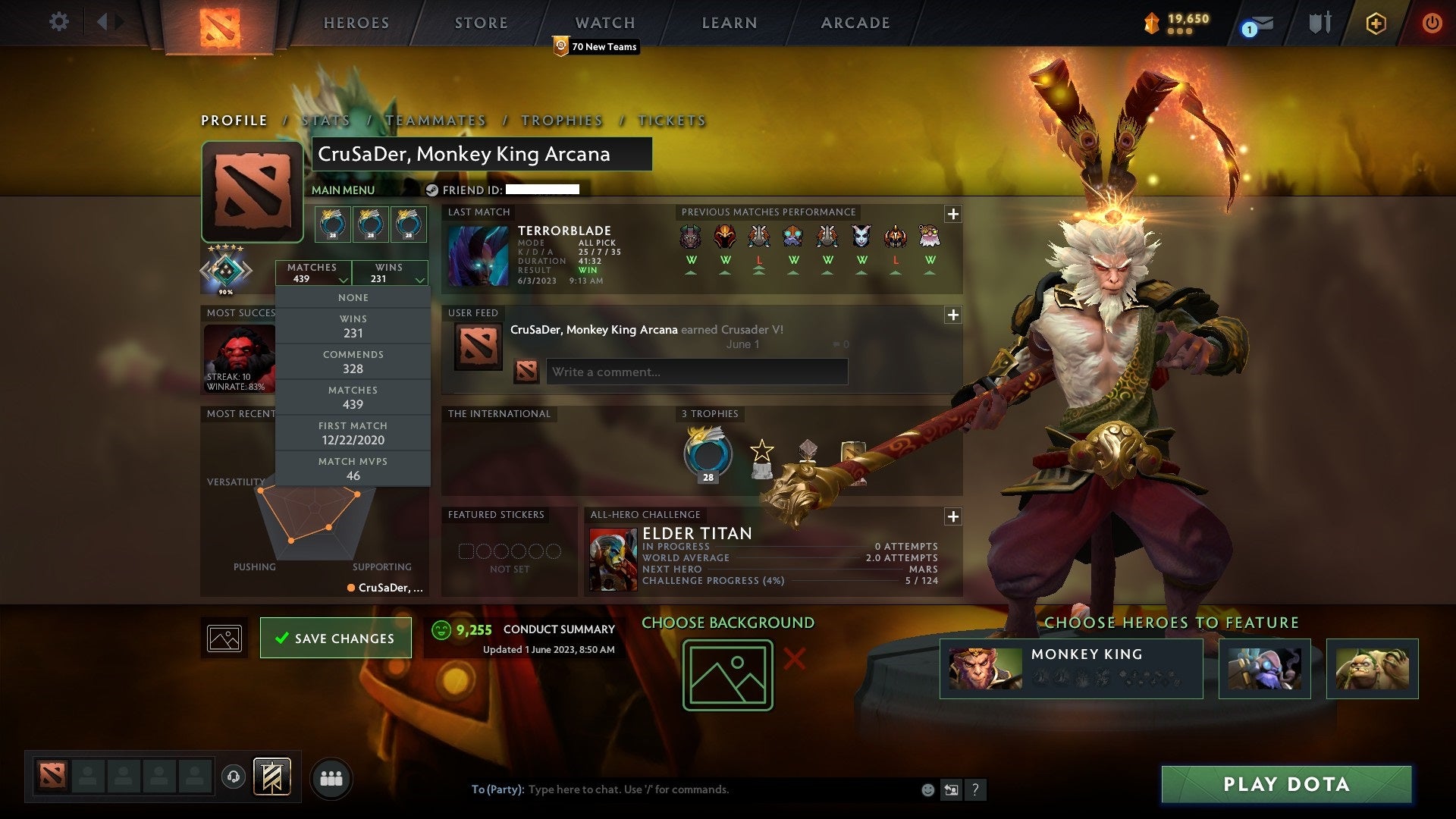
Task: Select COMMENDS from the stat options
Action: click(x=353, y=362)
